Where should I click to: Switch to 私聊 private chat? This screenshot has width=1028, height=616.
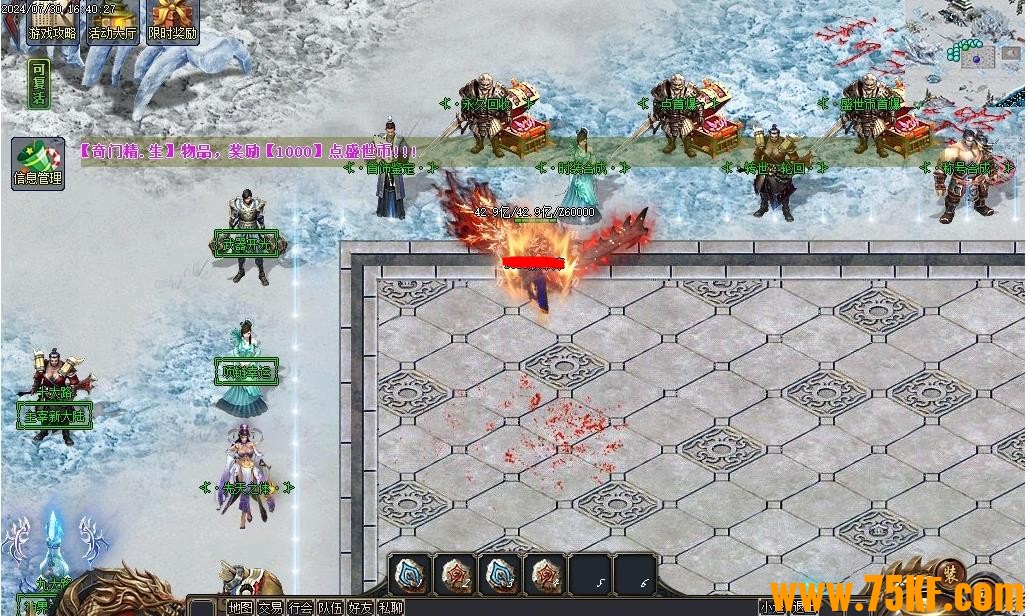pos(390,607)
